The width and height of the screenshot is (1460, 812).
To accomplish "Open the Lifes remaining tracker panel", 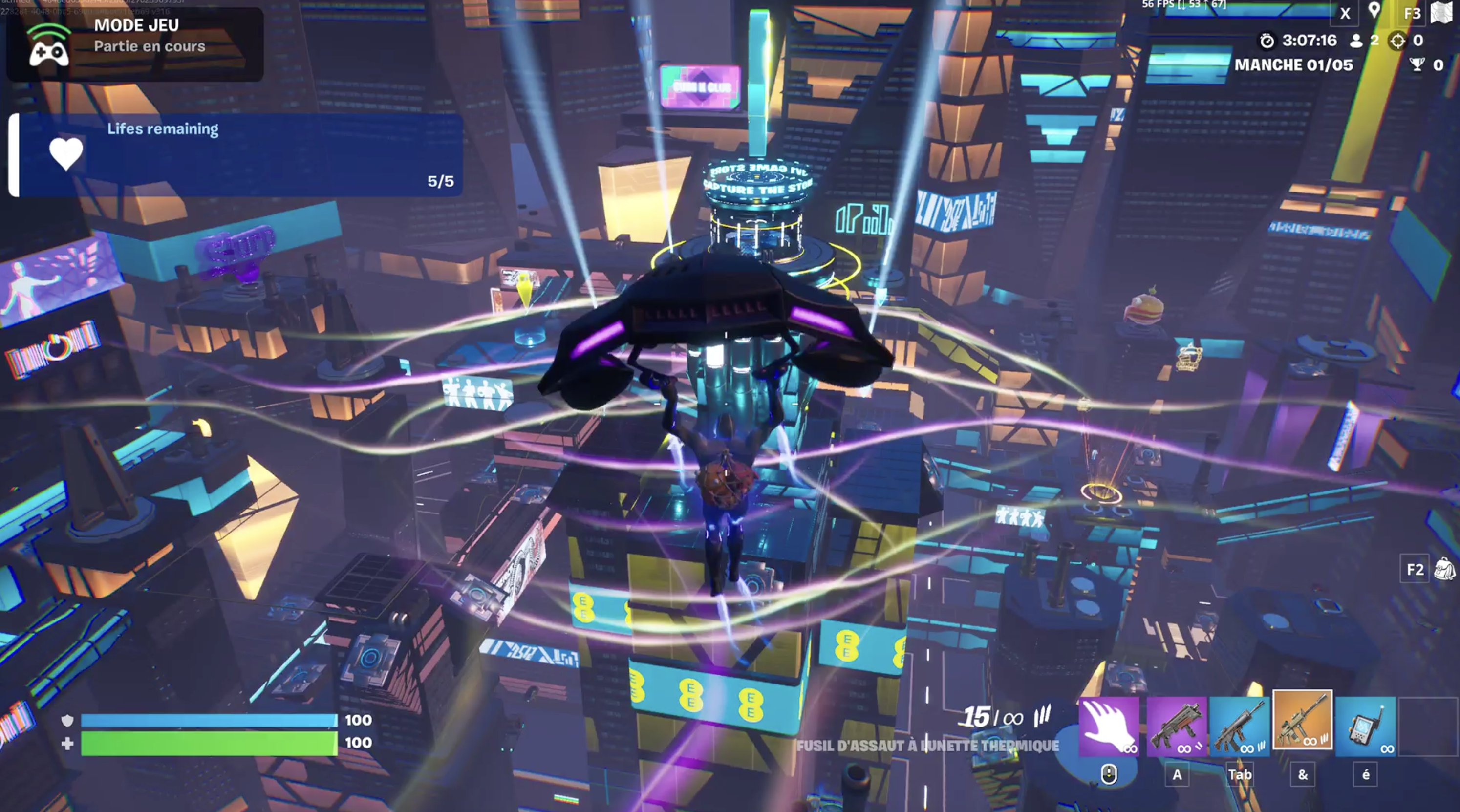I will (236, 155).
